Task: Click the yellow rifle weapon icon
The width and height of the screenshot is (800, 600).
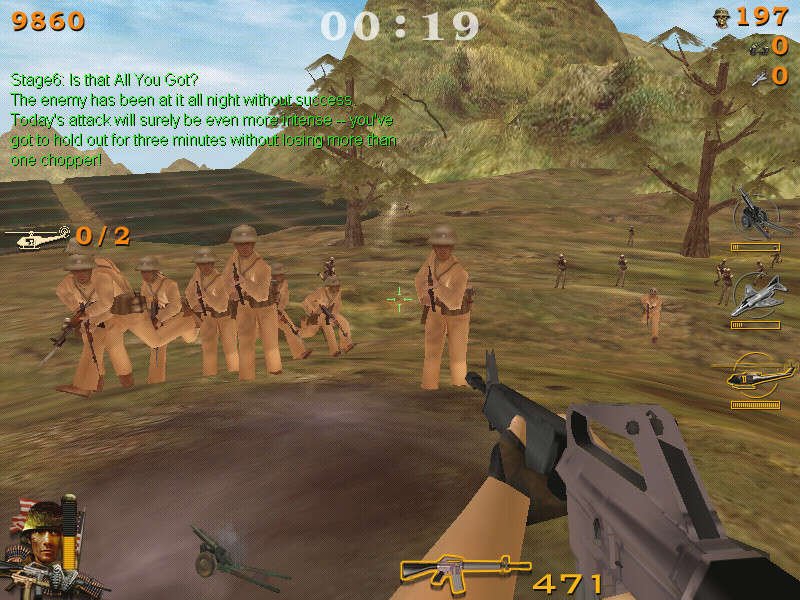Action: [447, 570]
